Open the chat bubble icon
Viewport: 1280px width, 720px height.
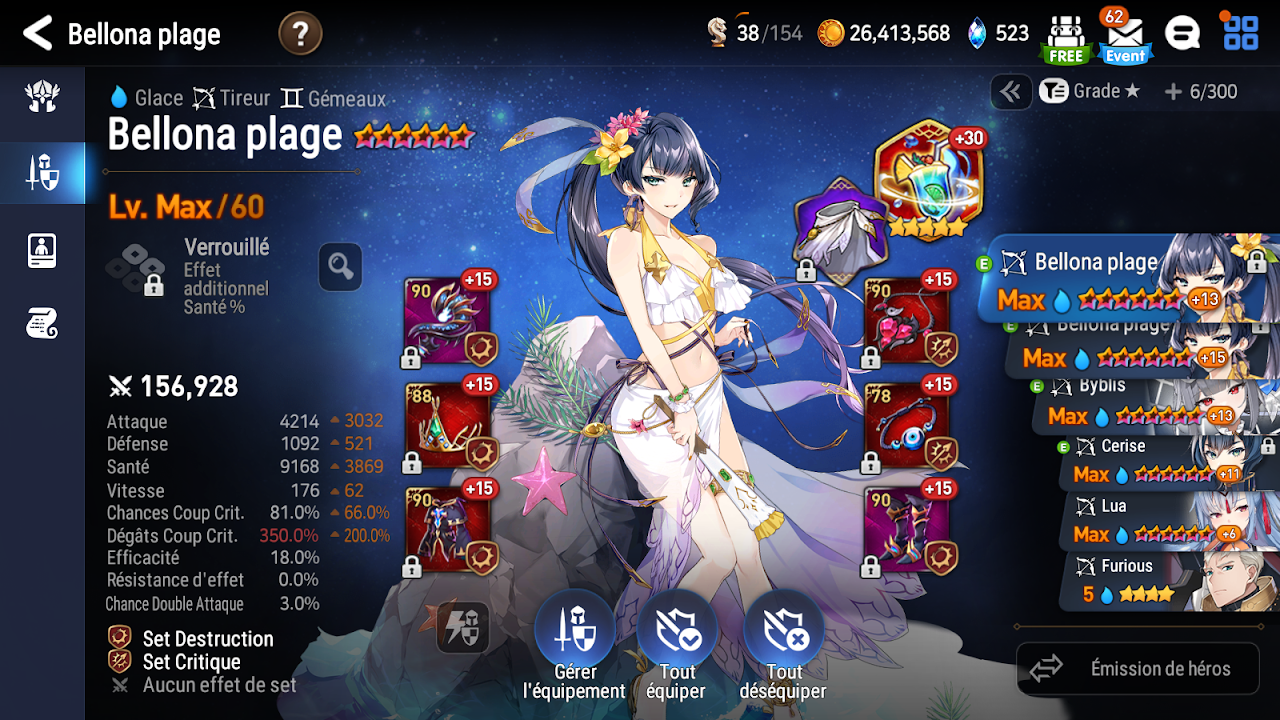click(1182, 34)
